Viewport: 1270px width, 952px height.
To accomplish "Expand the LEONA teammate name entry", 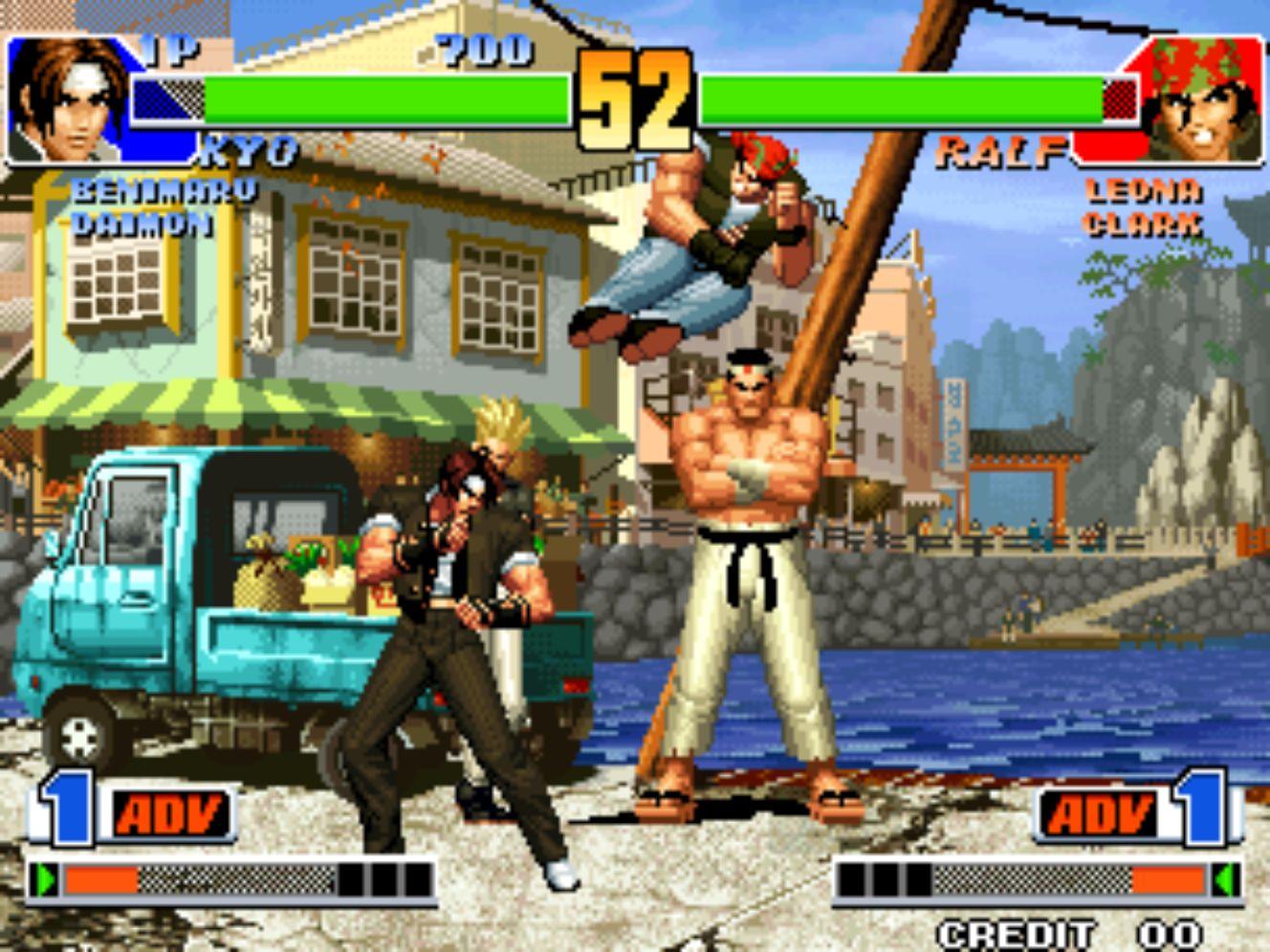I will (x=1145, y=192).
